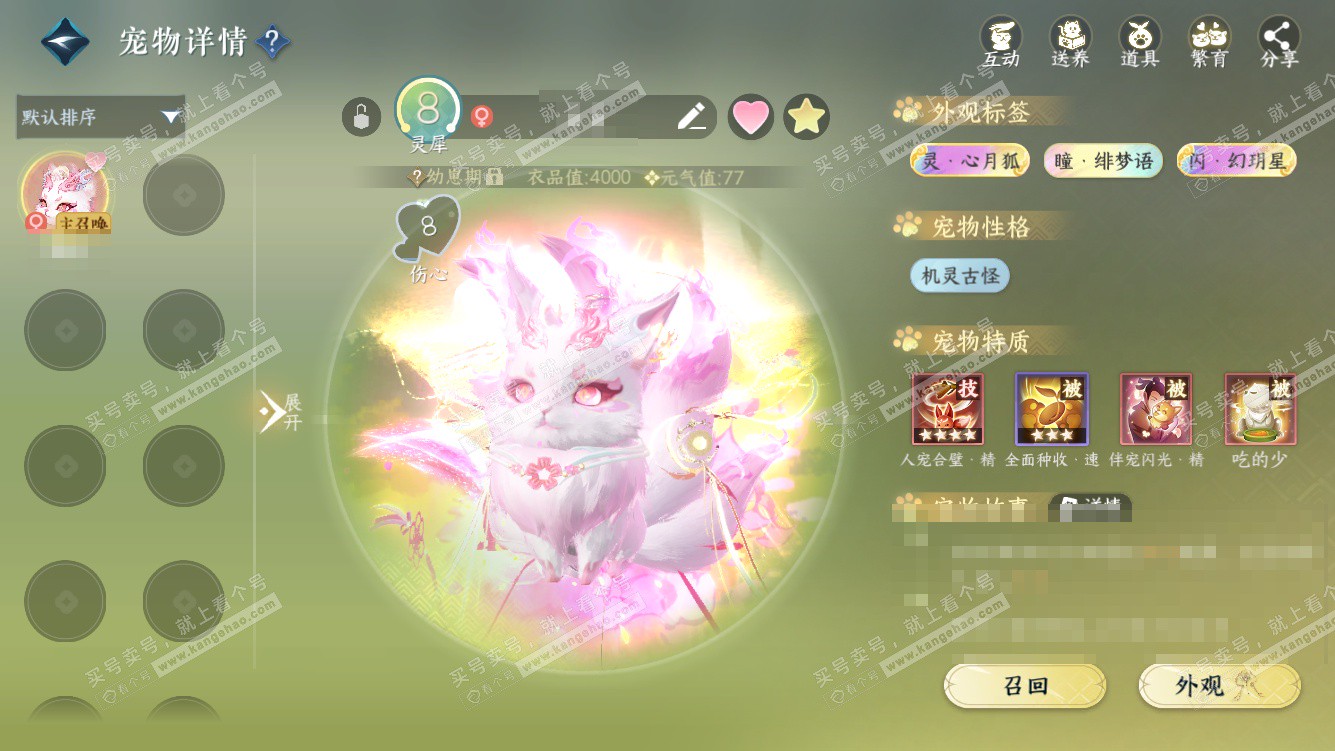The height and width of the screenshot is (751, 1335).
Task: Open the 繁育 breeding menu
Action: click(1209, 42)
